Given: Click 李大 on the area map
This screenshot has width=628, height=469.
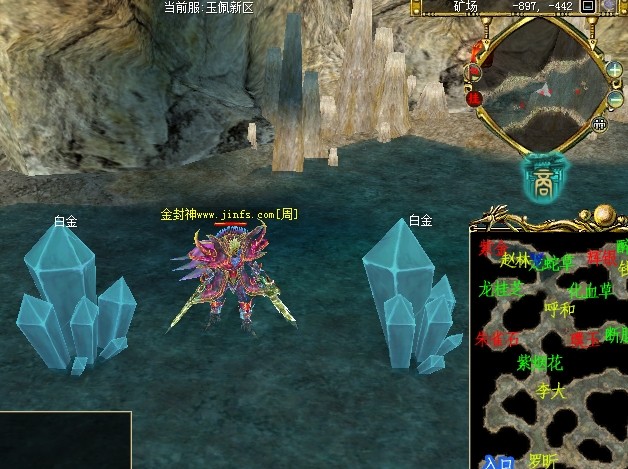Looking at the screenshot, I should [x=551, y=391].
